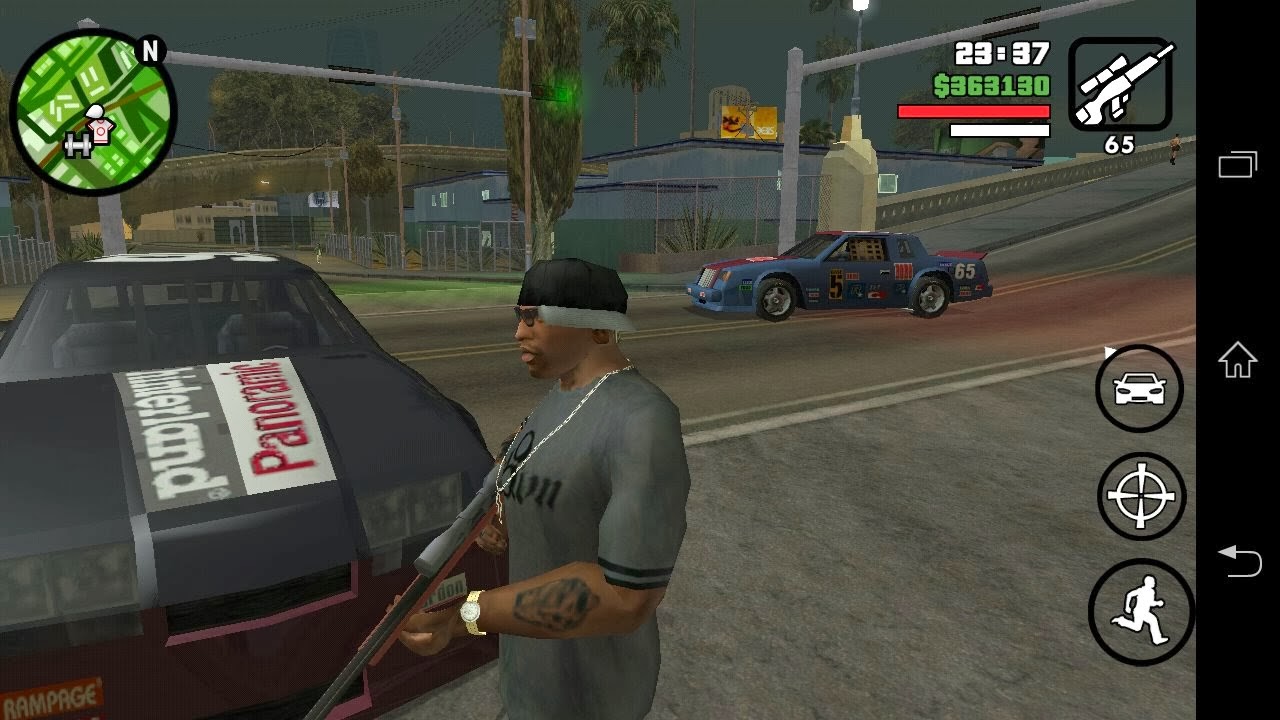The image size is (1280, 720).
Task: Go to Android home screen
Action: (1237, 360)
